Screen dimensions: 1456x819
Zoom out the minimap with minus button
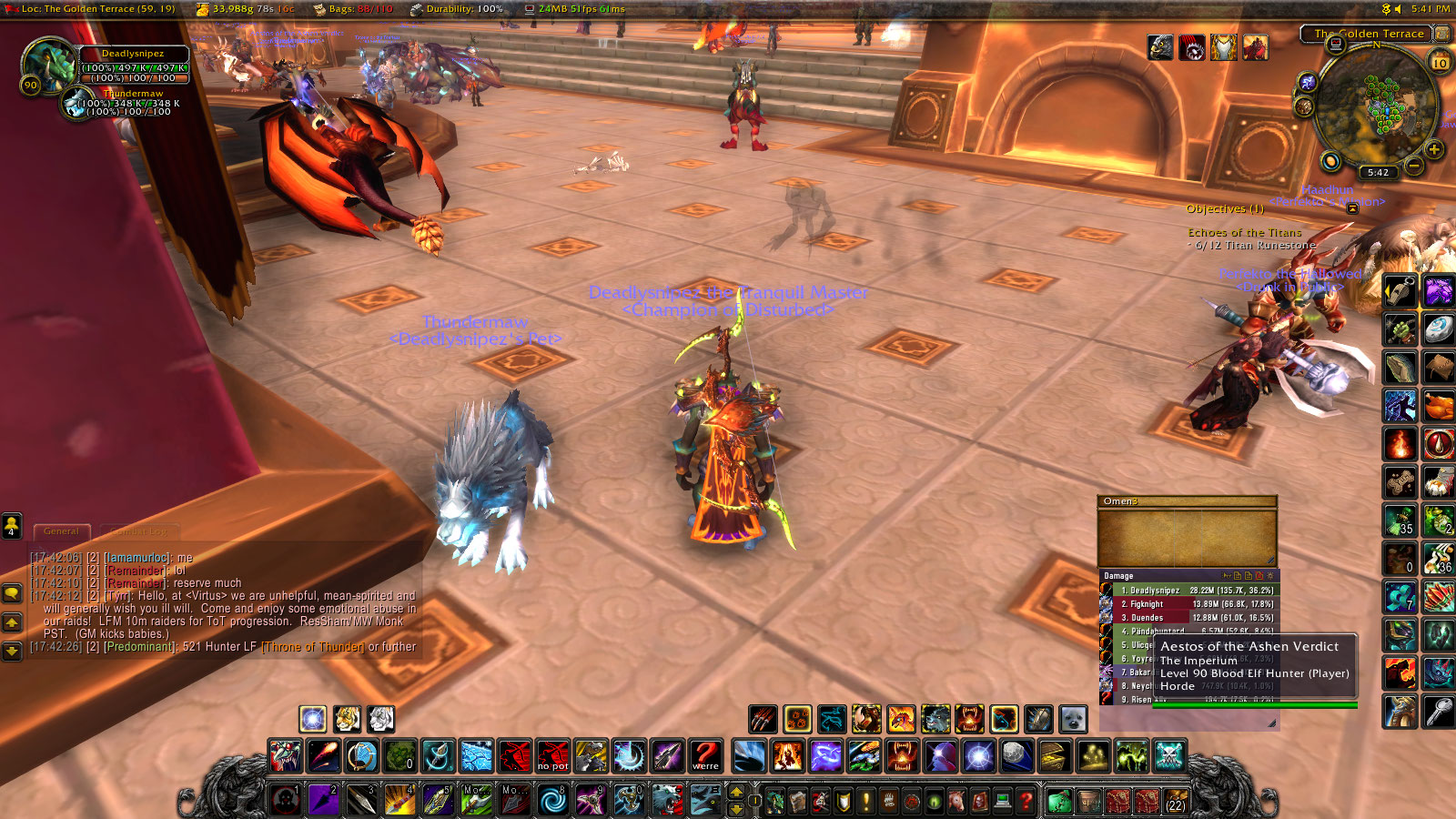pyautogui.click(x=1413, y=165)
